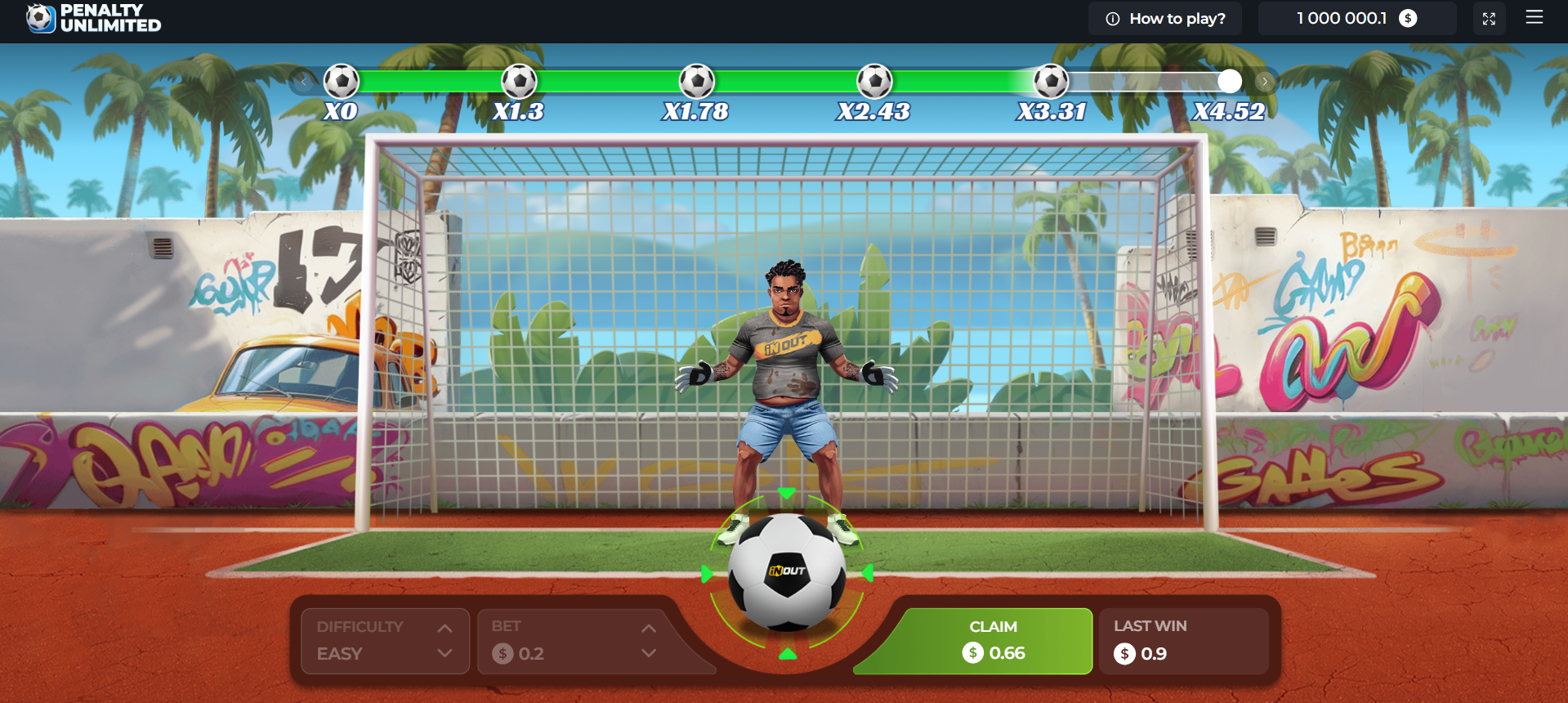Open the hamburger menu
This screenshot has width=1568, height=703.
pos(1534,17)
